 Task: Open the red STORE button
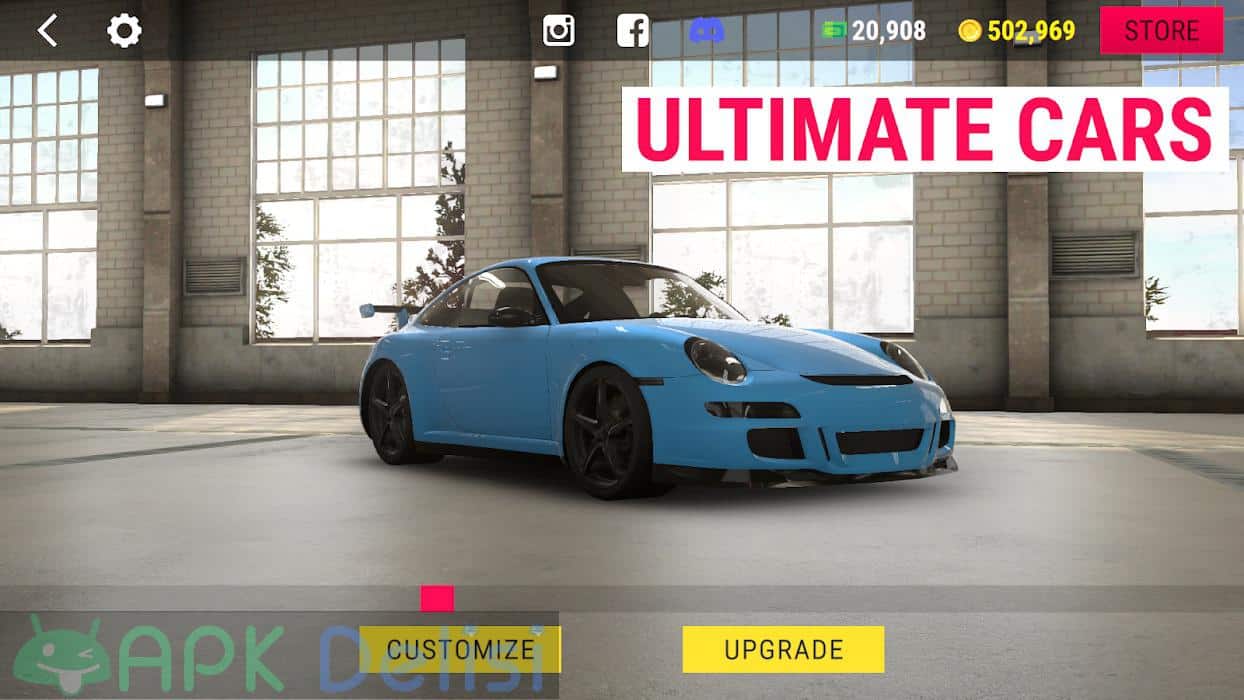1161,30
